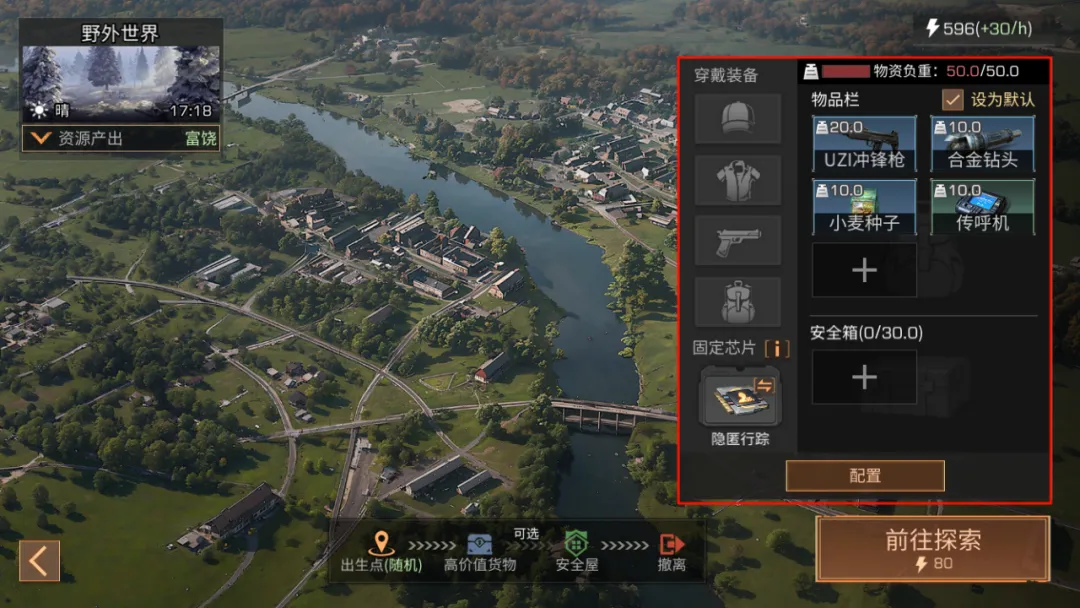Select the 合金钻头 item slot
The width and height of the screenshot is (1080, 608).
point(982,144)
